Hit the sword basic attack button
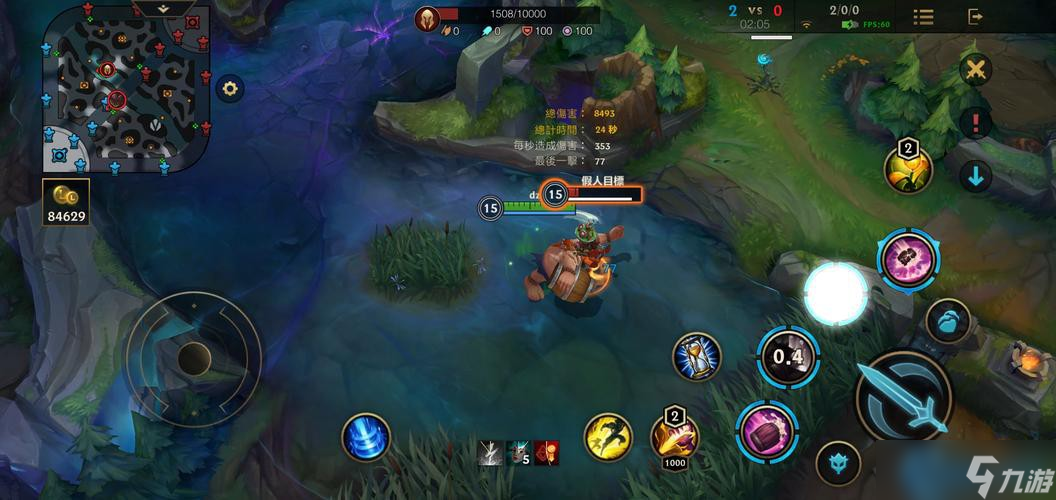1056x500 pixels. [x=904, y=397]
